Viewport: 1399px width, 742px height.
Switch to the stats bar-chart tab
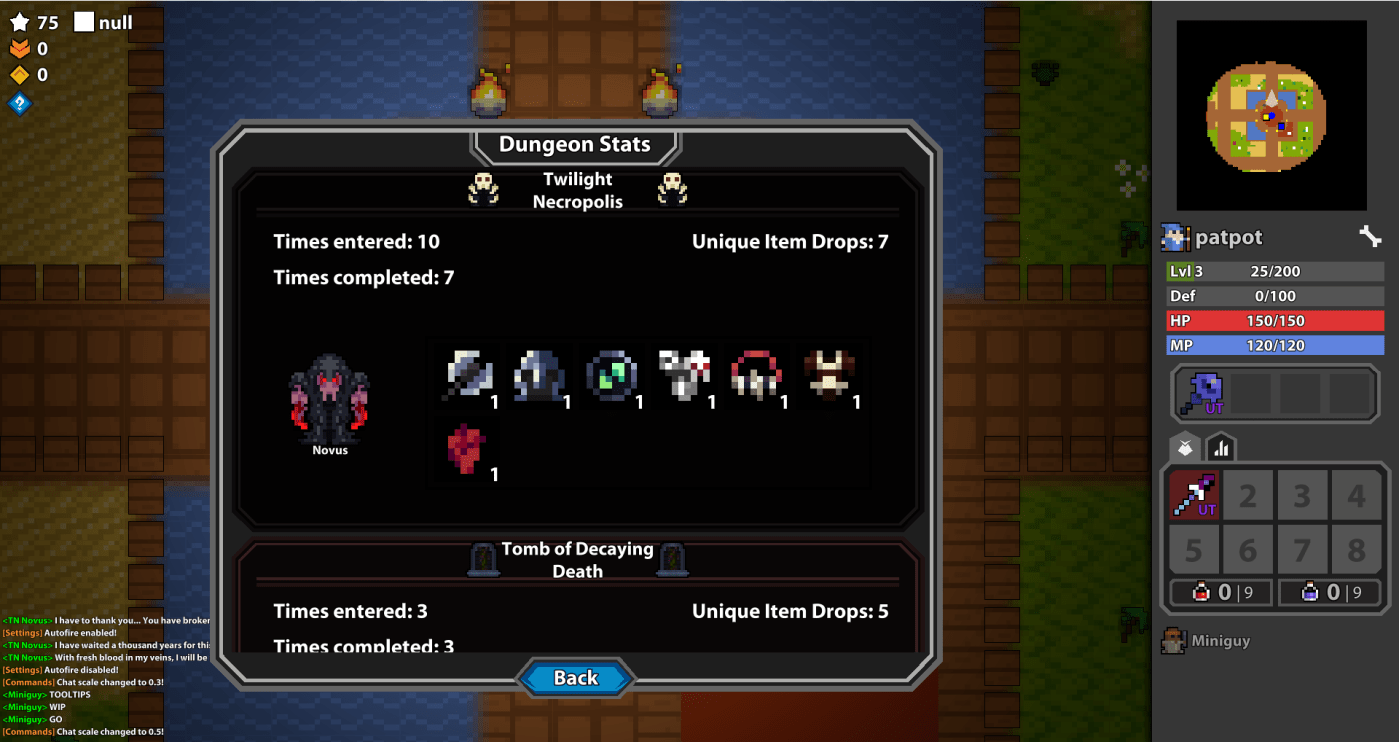tap(1220, 448)
